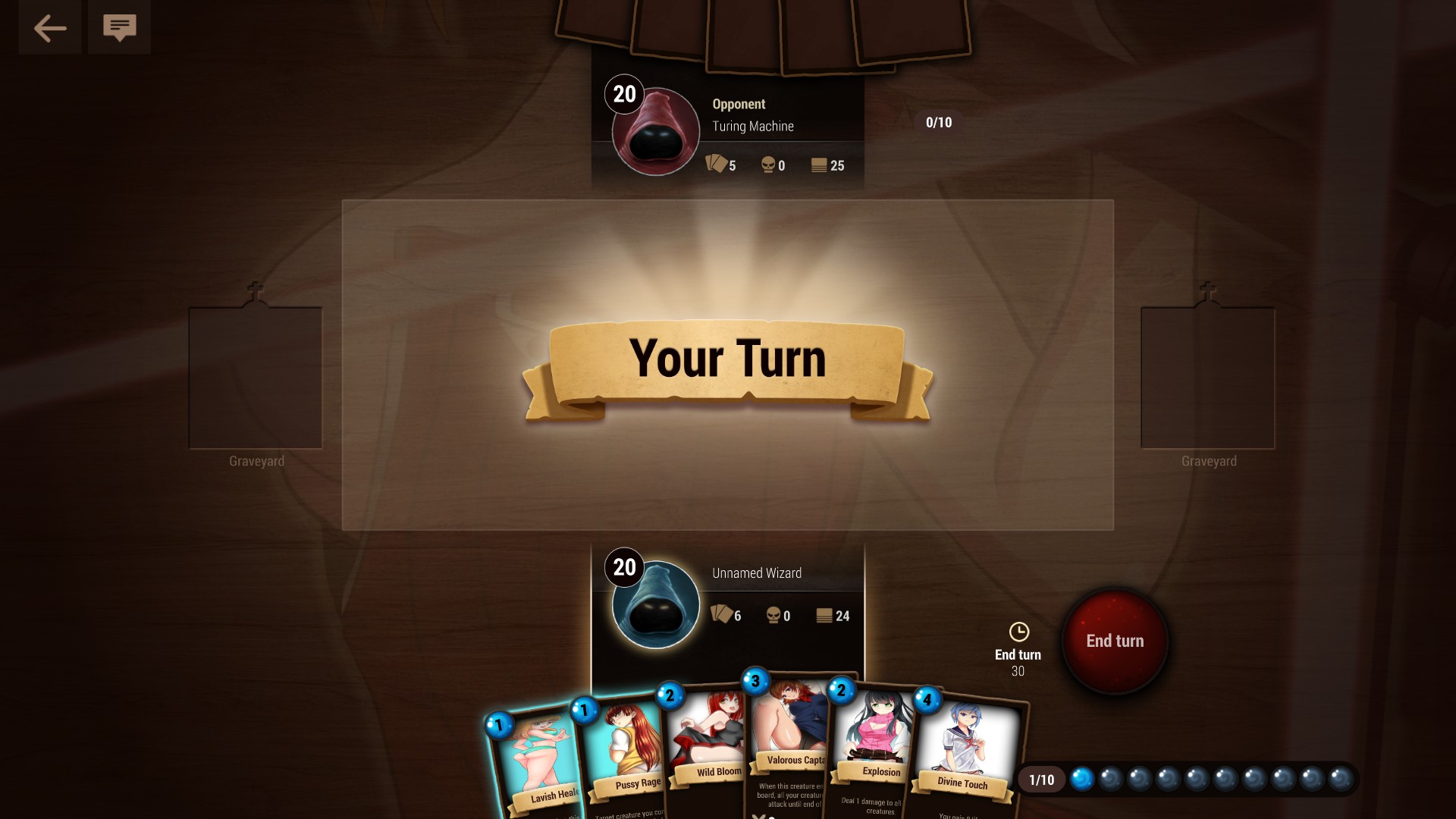Click your skull counter icon showing 0
1456x819 pixels.
tap(773, 616)
